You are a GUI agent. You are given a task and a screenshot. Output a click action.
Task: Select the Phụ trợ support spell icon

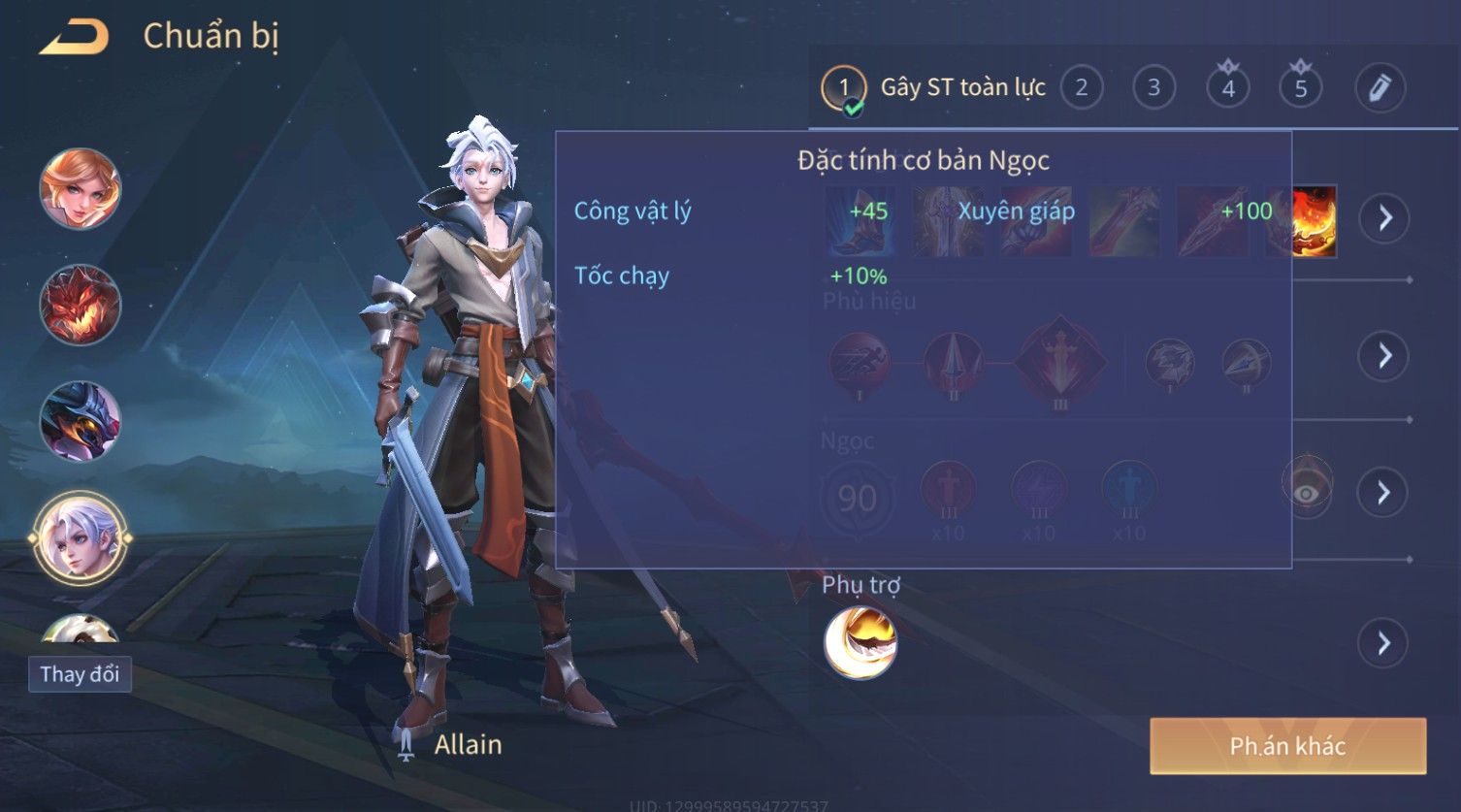tap(860, 642)
